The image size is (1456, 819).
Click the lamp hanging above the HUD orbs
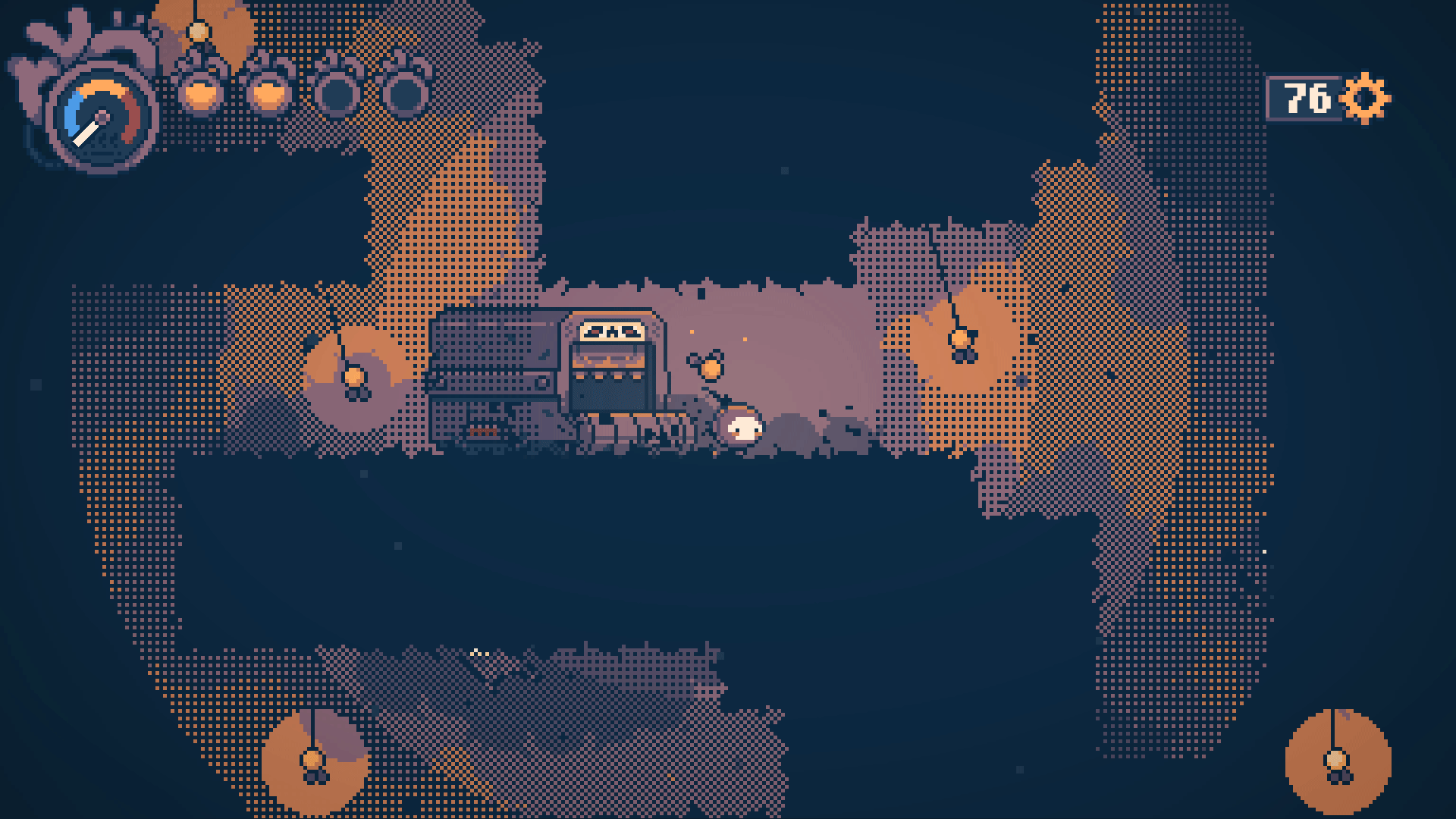[198, 31]
